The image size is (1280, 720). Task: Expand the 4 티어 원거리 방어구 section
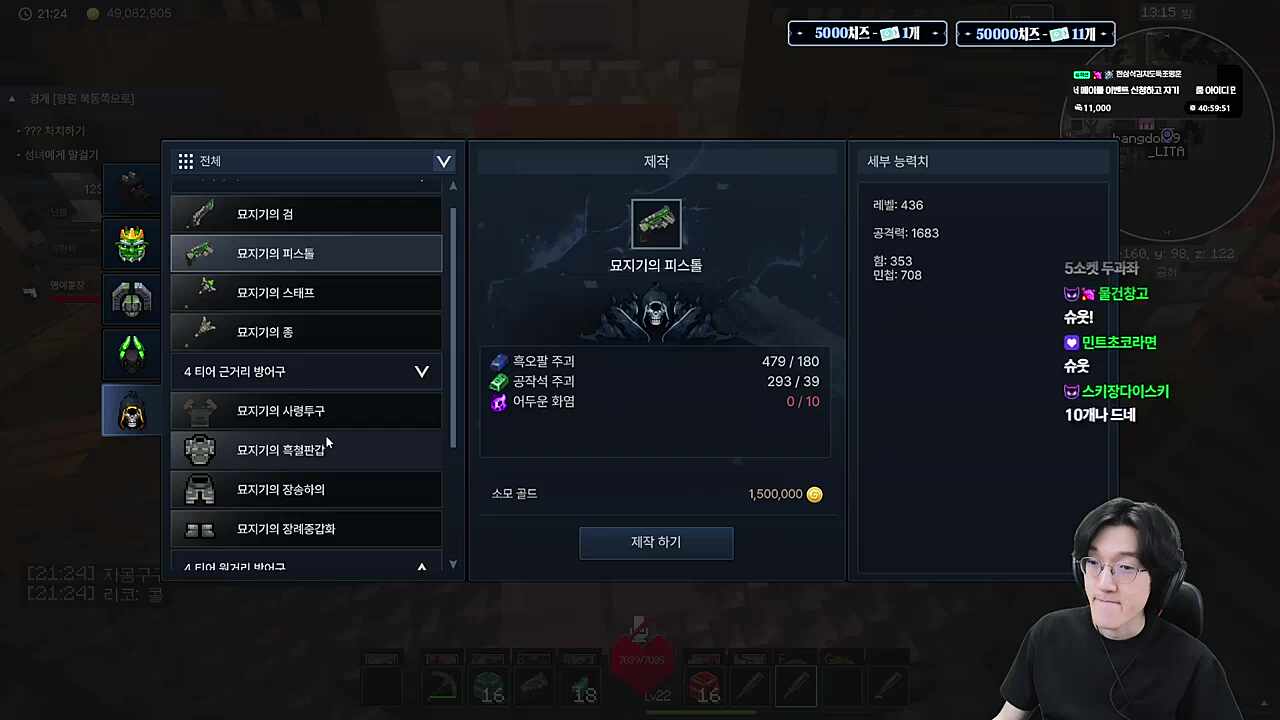pyautogui.click(x=421, y=566)
